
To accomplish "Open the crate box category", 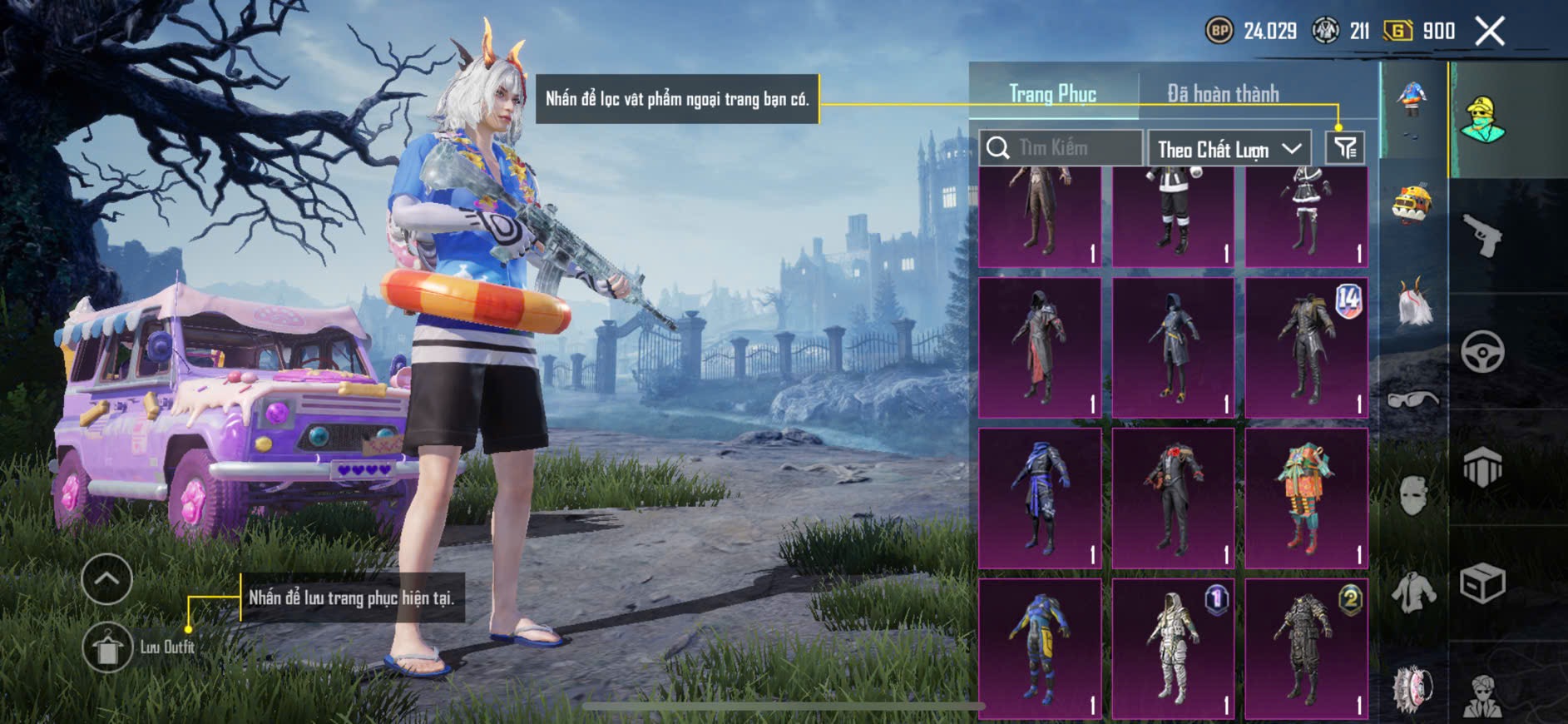I will (1482, 583).
